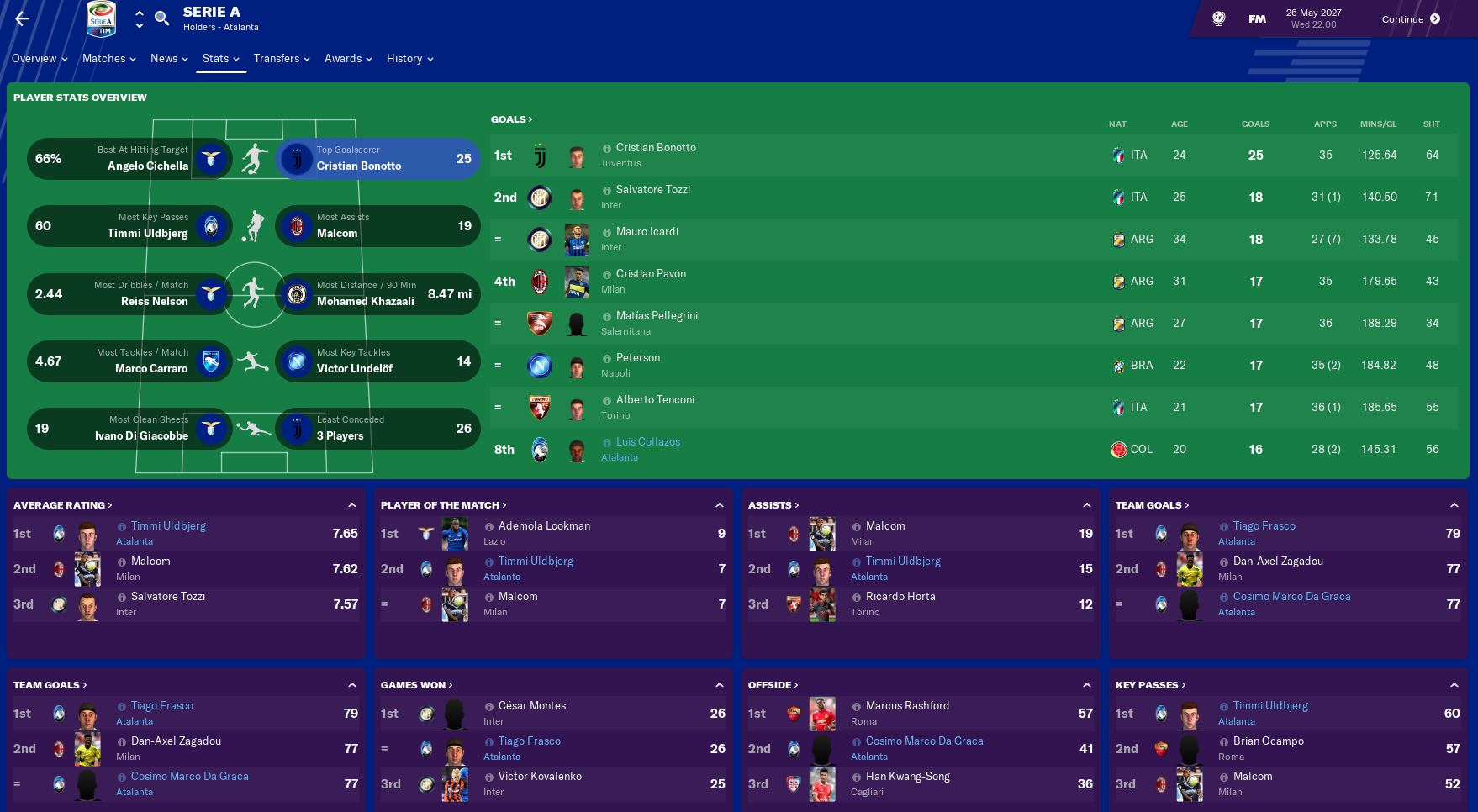Click the Juventus badge next to Cristian Bonotto
The height and width of the screenshot is (812, 1478).
[x=541, y=155]
